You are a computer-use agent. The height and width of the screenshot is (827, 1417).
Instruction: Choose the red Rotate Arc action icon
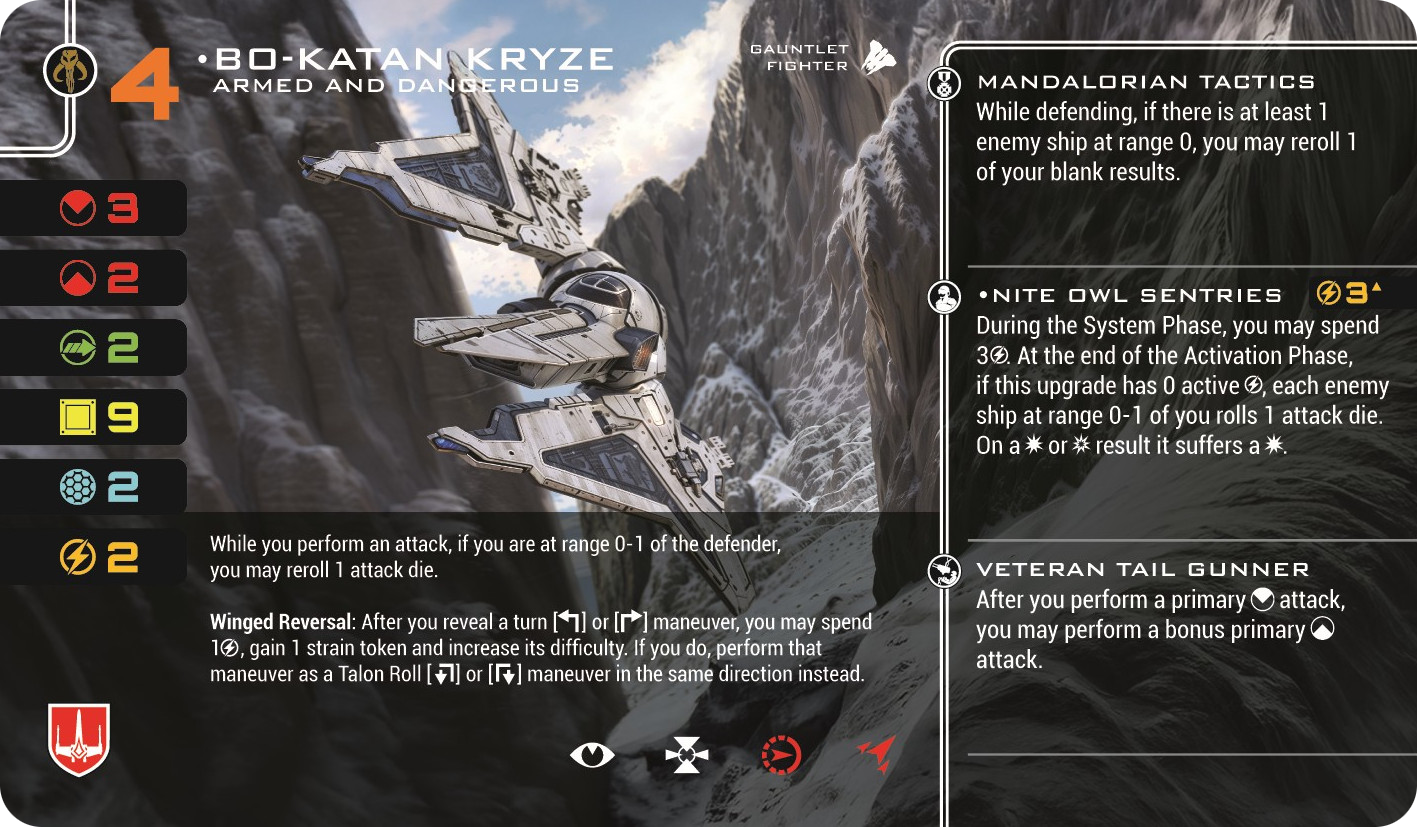point(781,755)
